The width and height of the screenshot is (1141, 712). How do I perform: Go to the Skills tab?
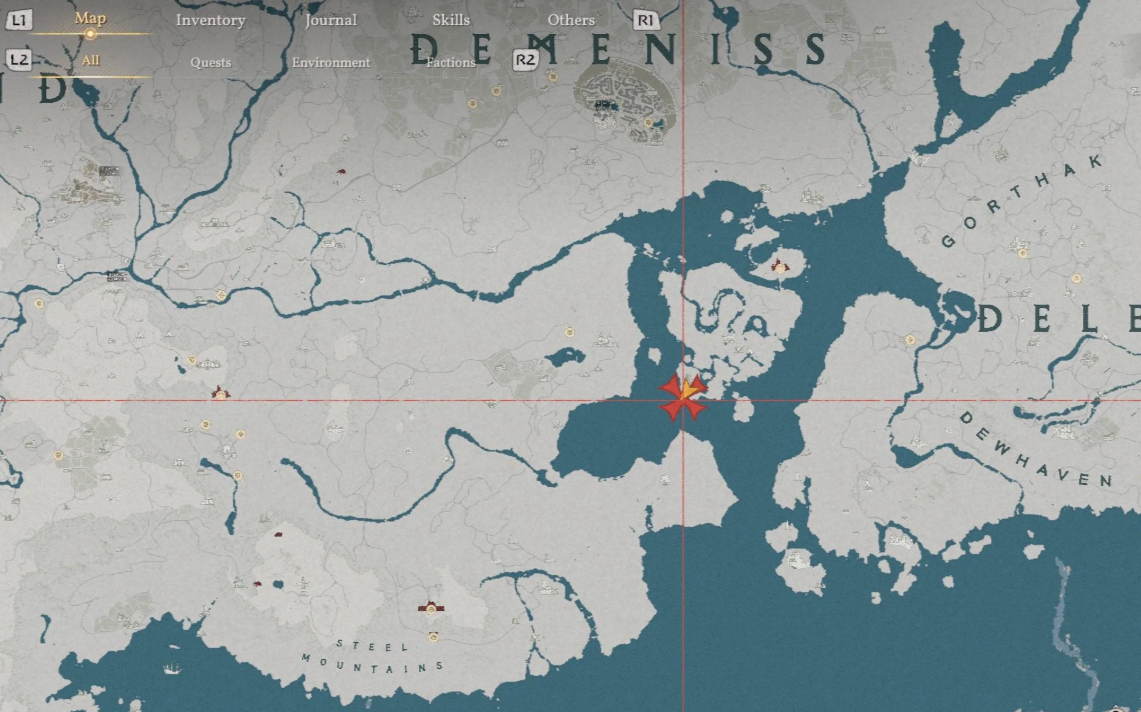[451, 20]
